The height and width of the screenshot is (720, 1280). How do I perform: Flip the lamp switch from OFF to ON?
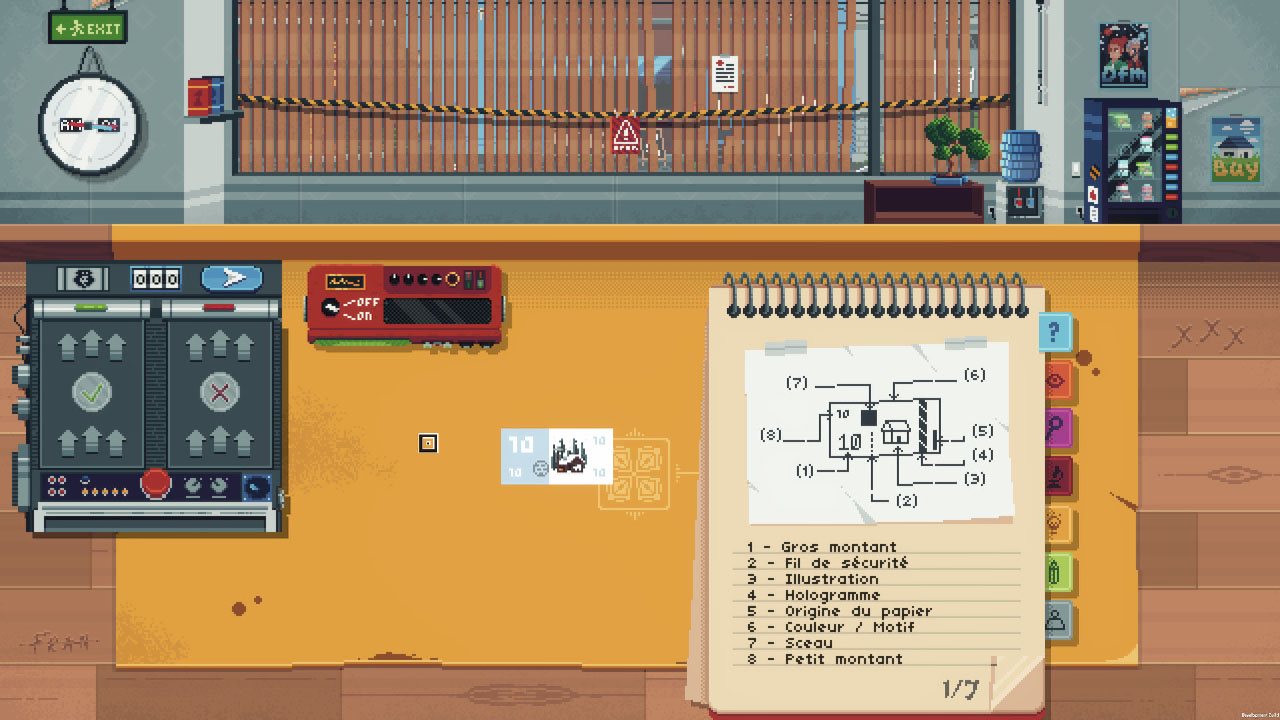tap(331, 306)
